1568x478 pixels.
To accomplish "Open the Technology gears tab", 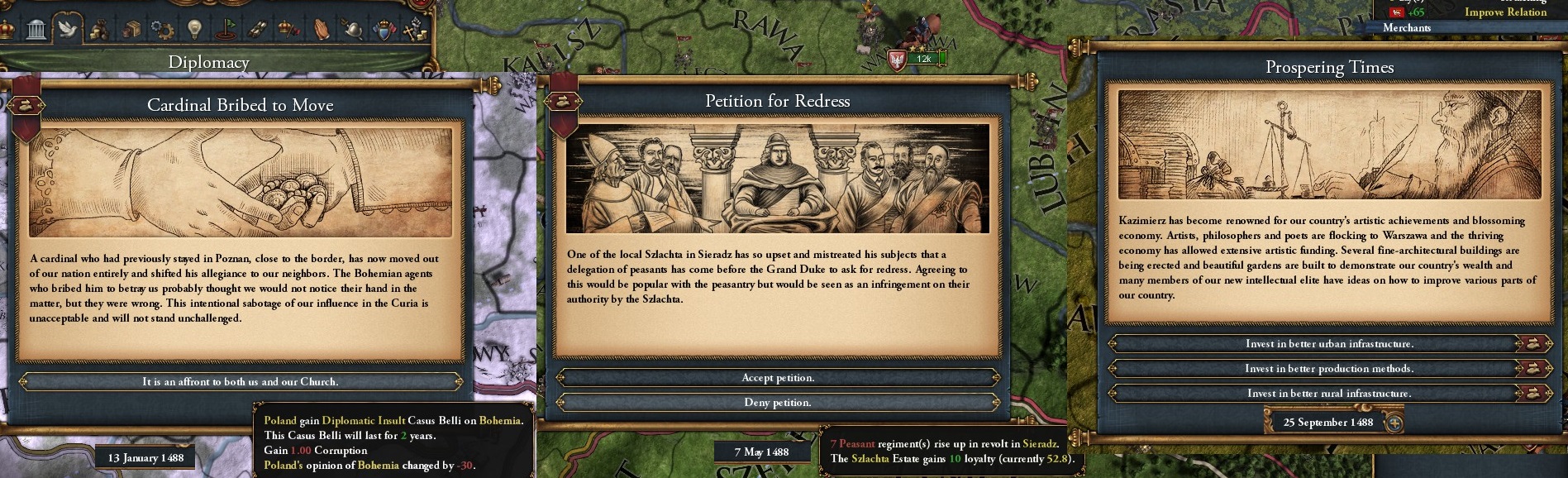I will 163,31.
